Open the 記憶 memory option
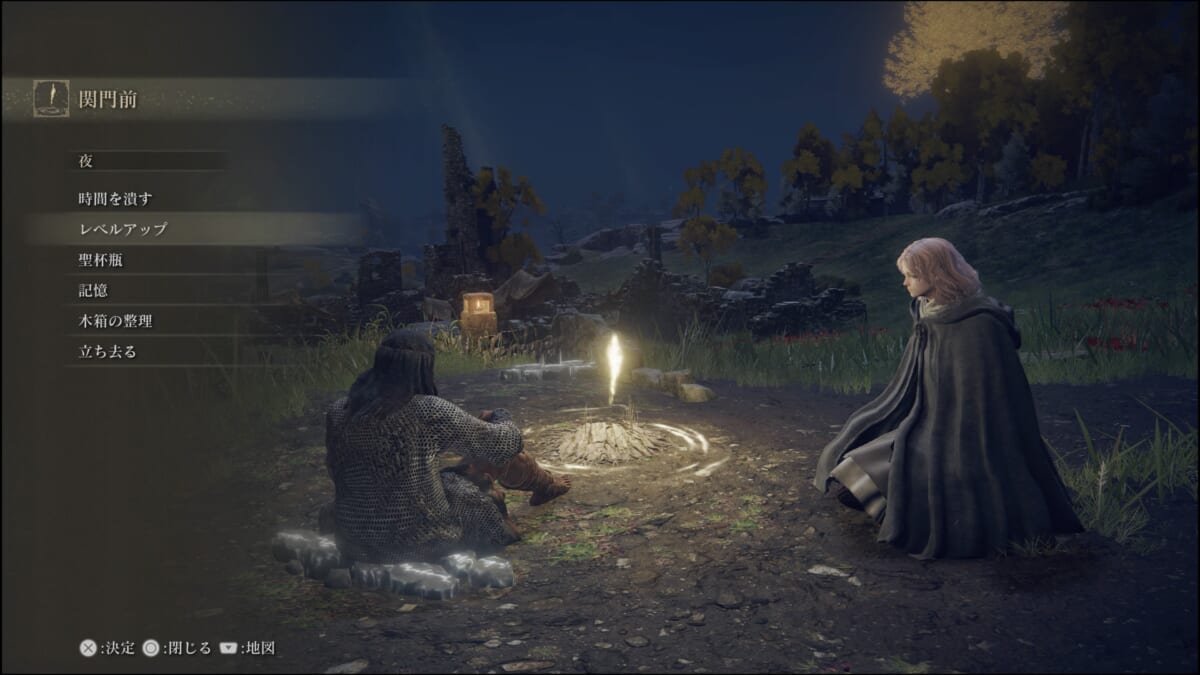 point(94,291)
